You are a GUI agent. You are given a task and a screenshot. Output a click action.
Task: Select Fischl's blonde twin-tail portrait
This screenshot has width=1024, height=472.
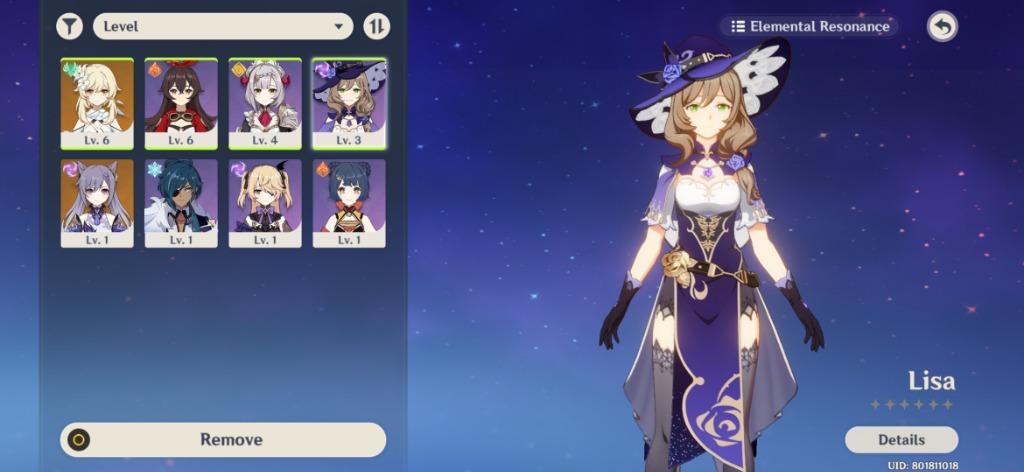coord(265,203)
